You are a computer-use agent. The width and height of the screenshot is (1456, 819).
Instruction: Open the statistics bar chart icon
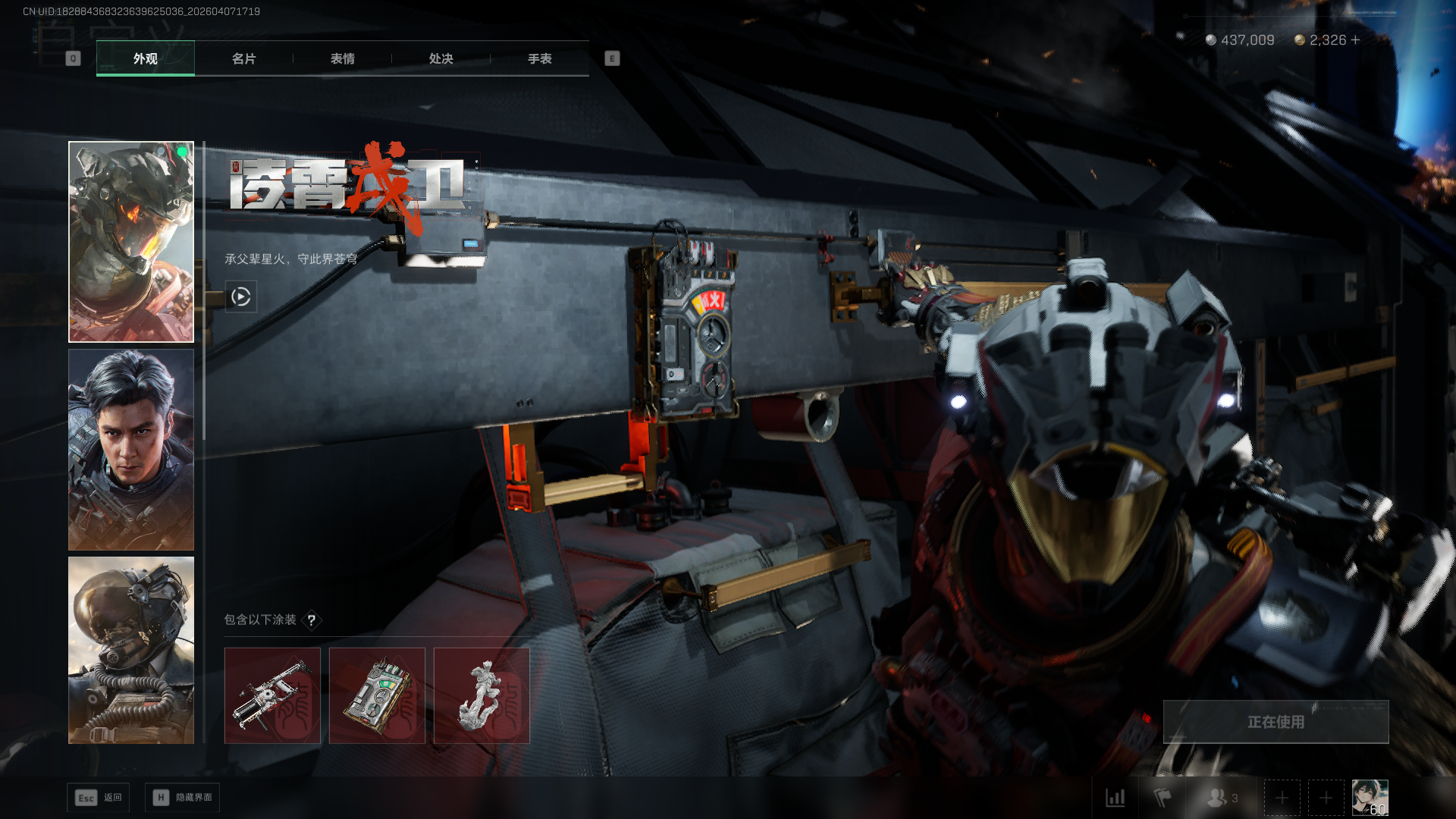coord(1116,798)
